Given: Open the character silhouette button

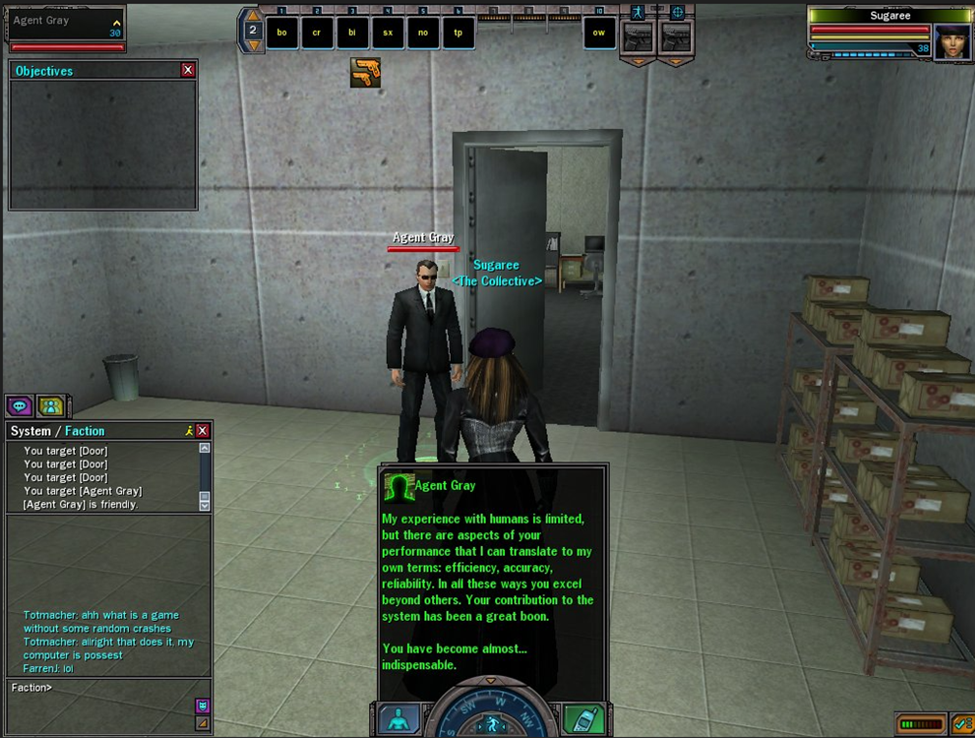Looking at the screenshot, I should click(x=399, y=720).
